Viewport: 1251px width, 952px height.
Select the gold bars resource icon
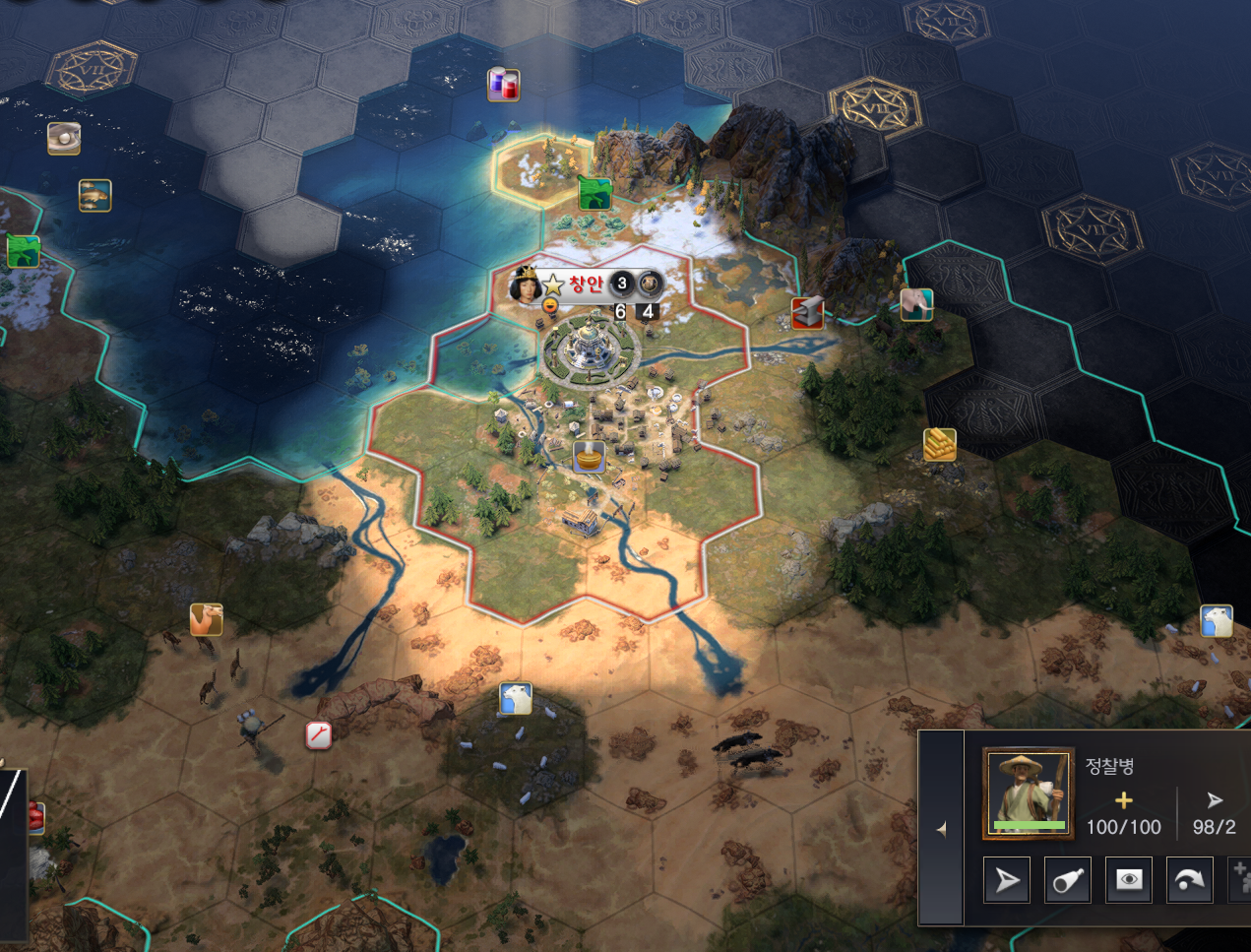[x=940, y=445]
